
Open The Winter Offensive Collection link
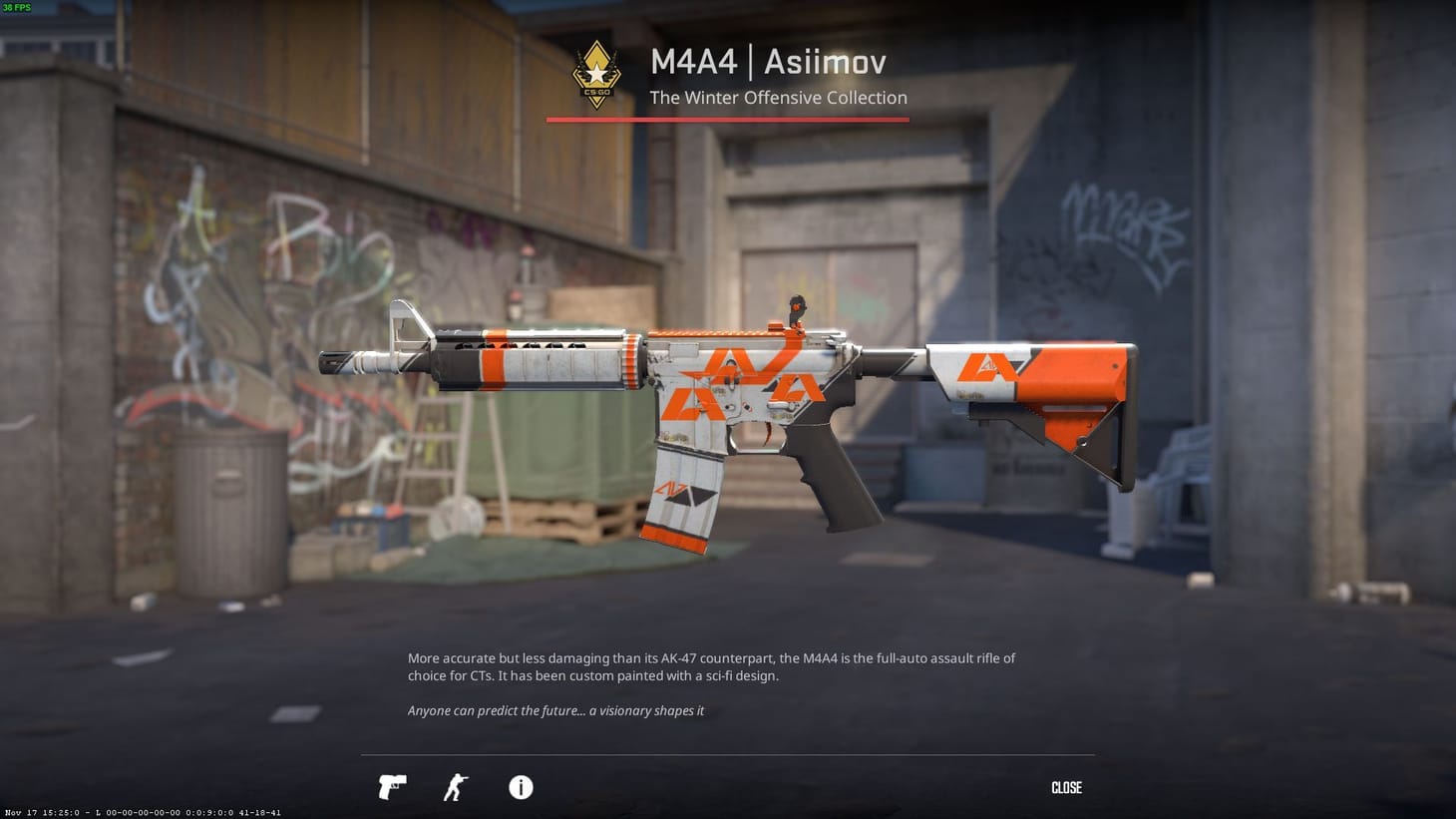778,97
